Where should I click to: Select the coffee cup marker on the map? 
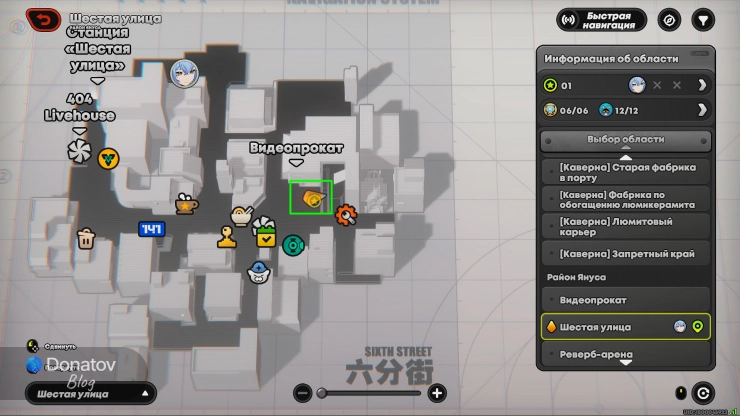(186, 204)
